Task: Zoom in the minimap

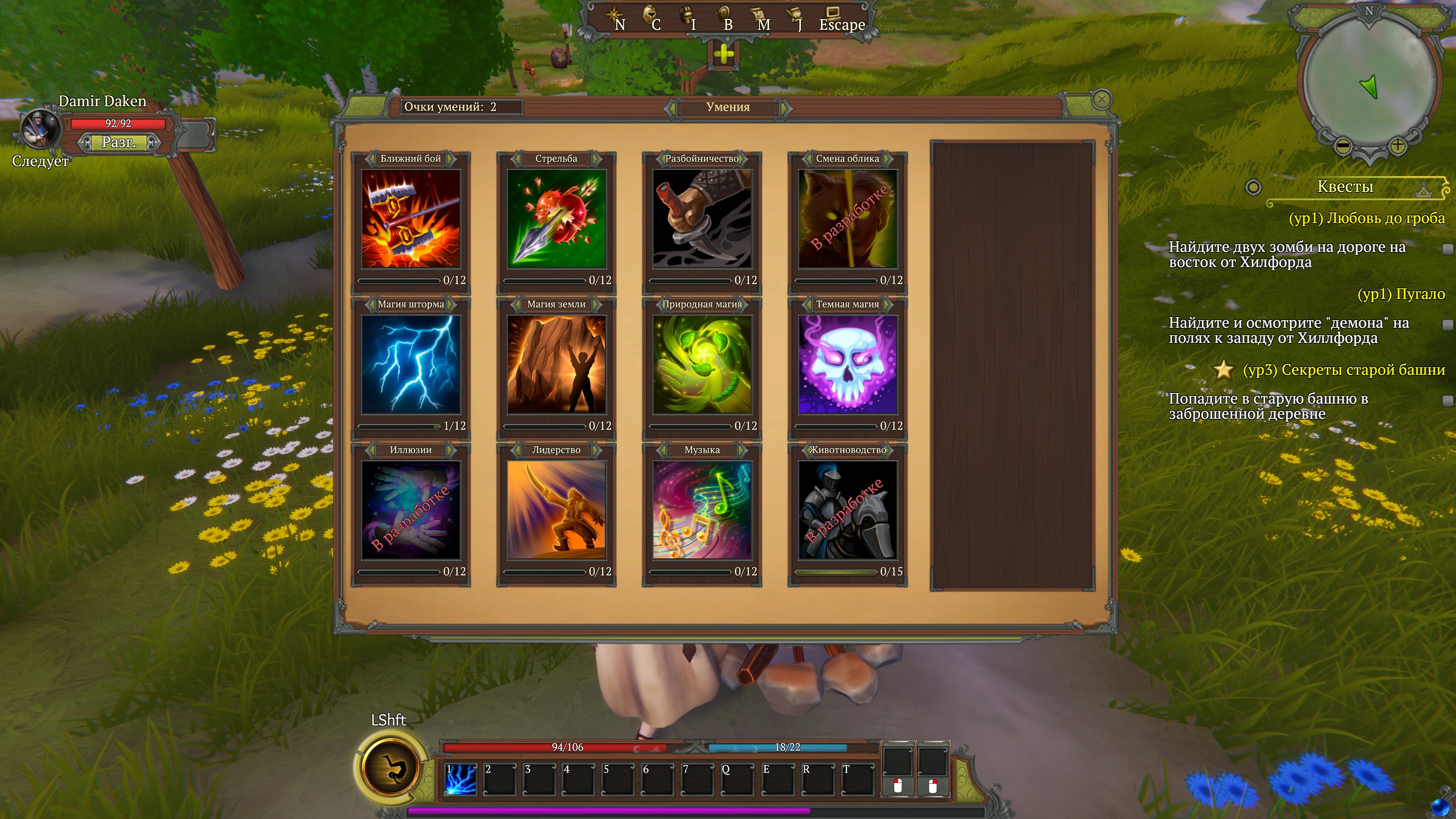Action: tap(1397, 146)
